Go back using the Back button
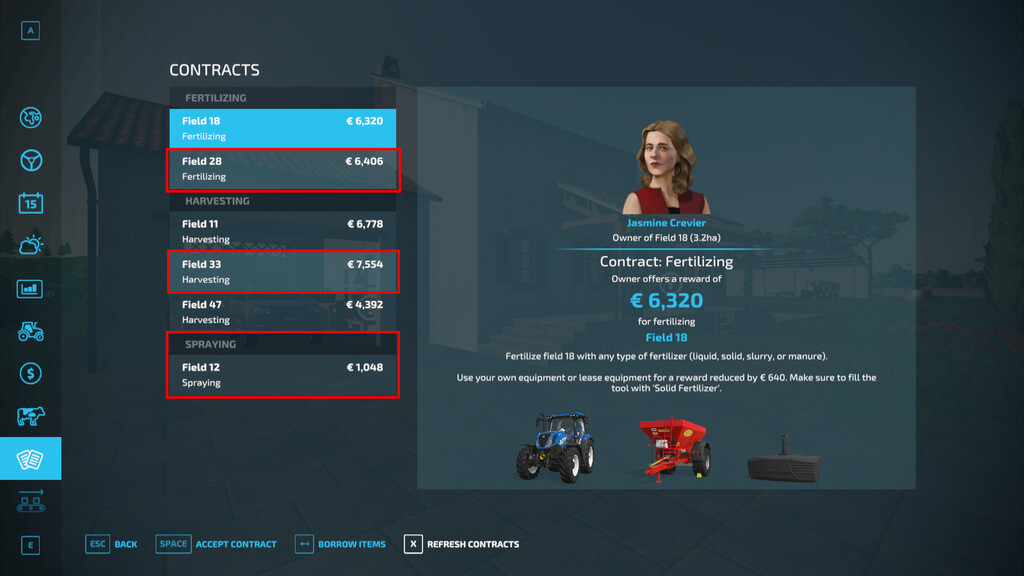Screen dimensions: 1024x576 pos(112,544)
